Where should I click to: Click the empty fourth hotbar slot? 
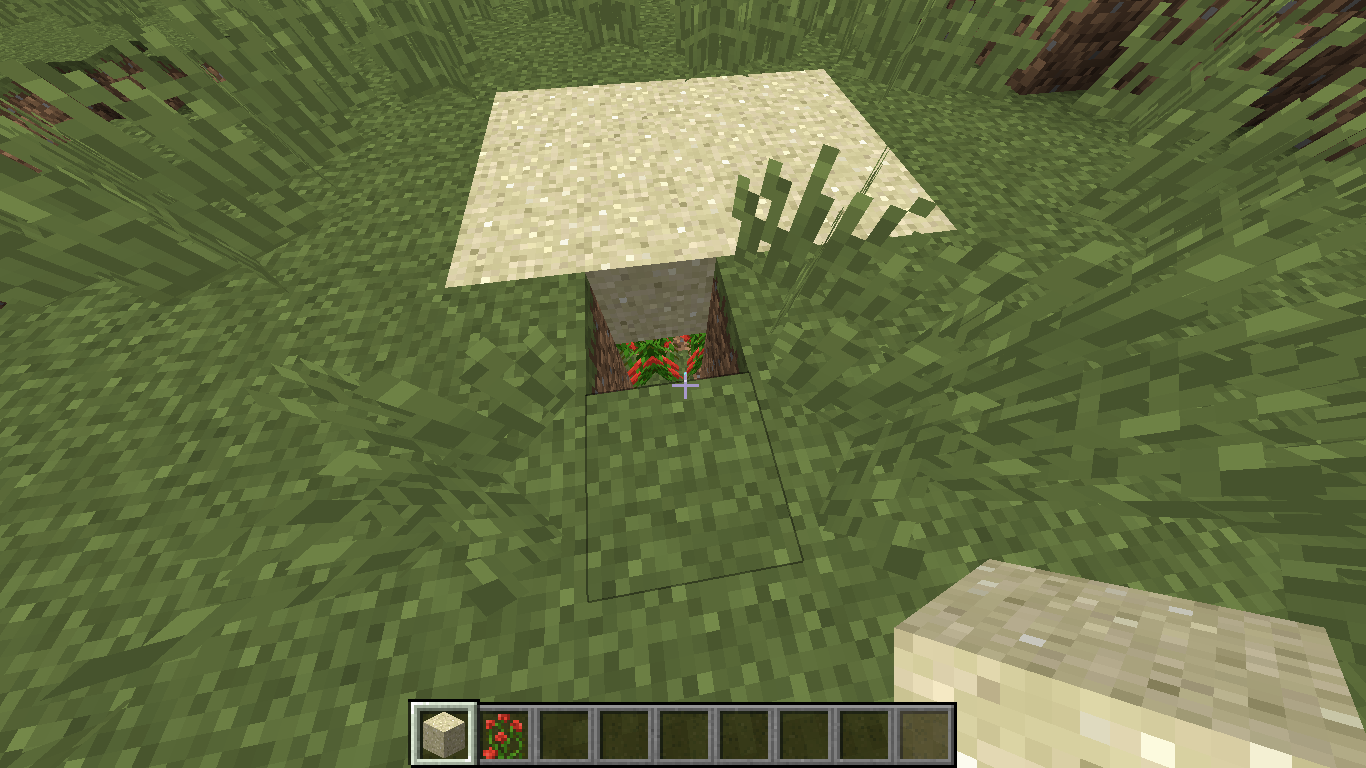pyautogui.click(x=623, y=732)
